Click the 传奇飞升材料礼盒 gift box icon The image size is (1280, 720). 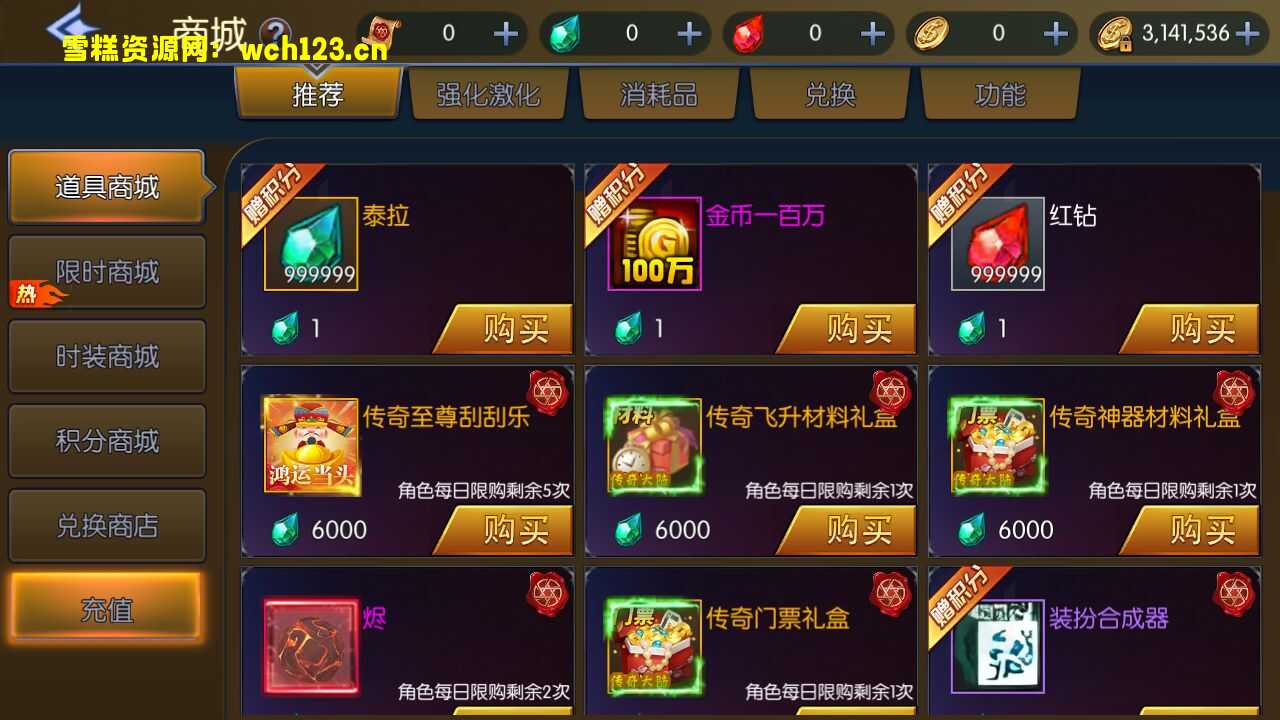656,445
